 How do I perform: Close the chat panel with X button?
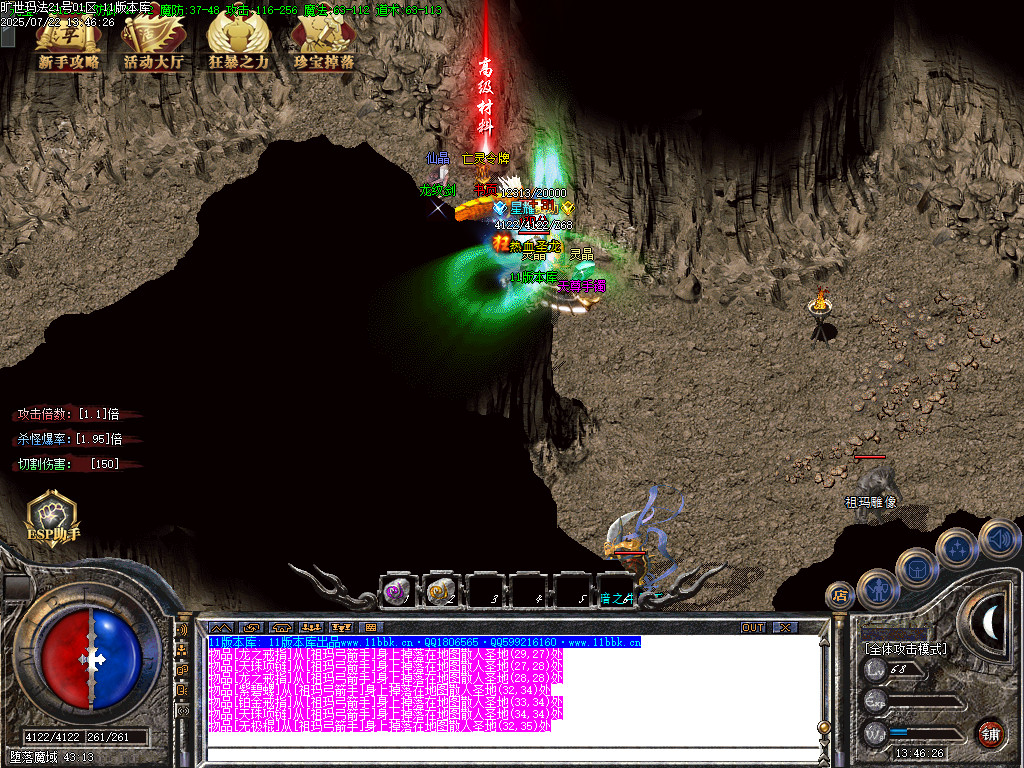pos(785,627)
